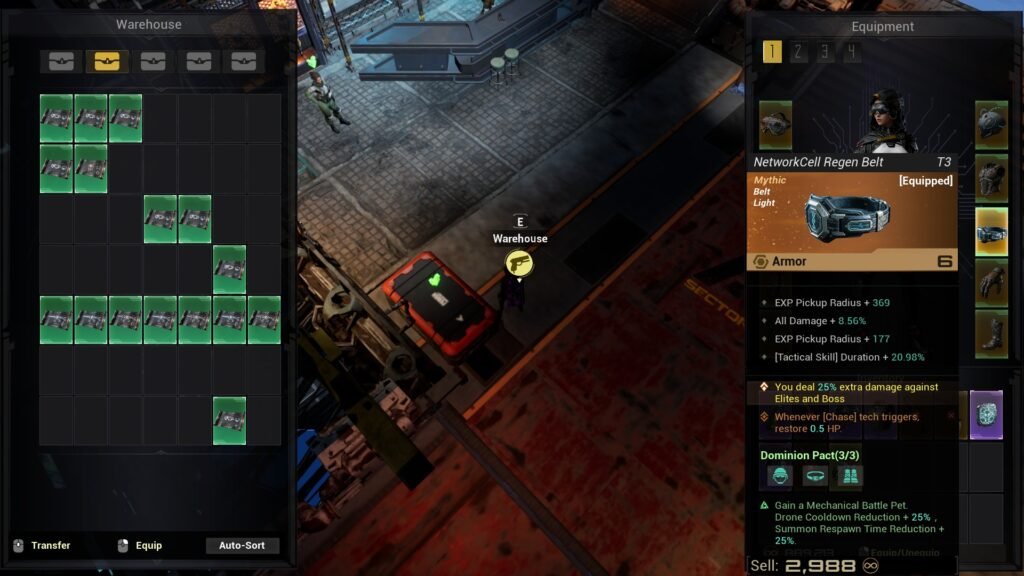Switch to equipment loadout 3

tap(824, 52)
